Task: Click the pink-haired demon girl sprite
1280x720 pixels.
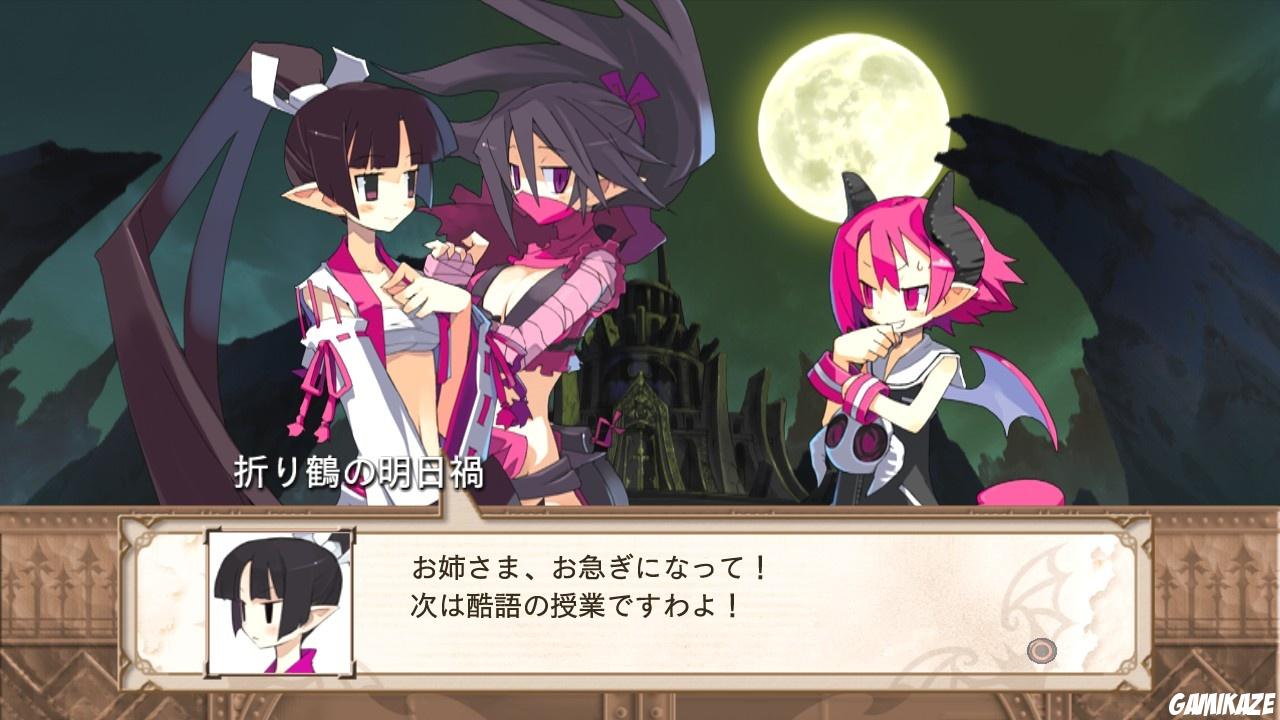Action: [x=900, y=330]
